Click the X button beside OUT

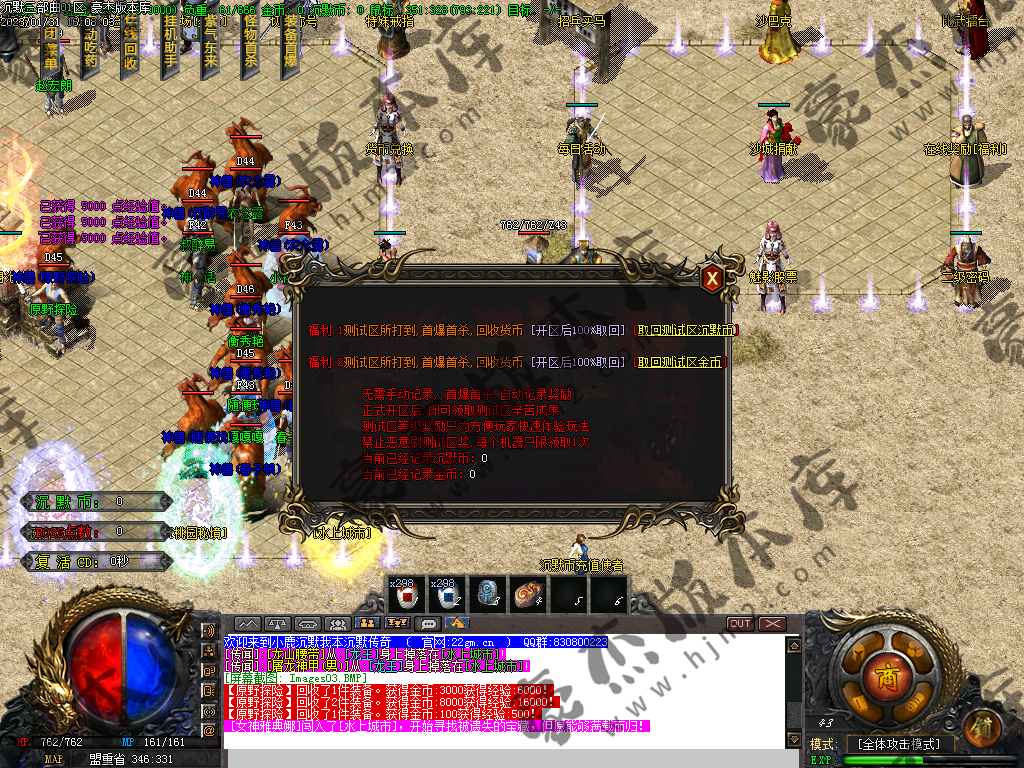pos(772,624)
